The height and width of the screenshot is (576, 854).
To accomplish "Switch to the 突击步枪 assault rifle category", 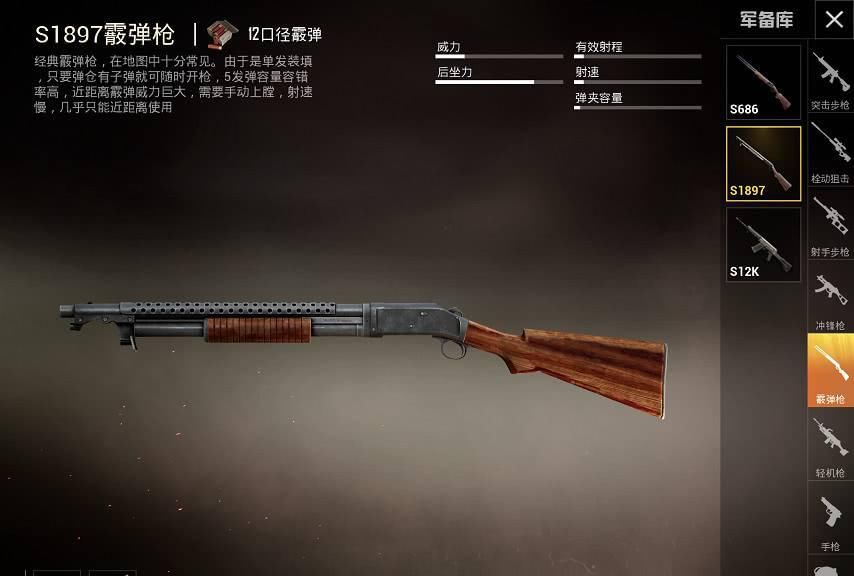I will click(830, 79).
